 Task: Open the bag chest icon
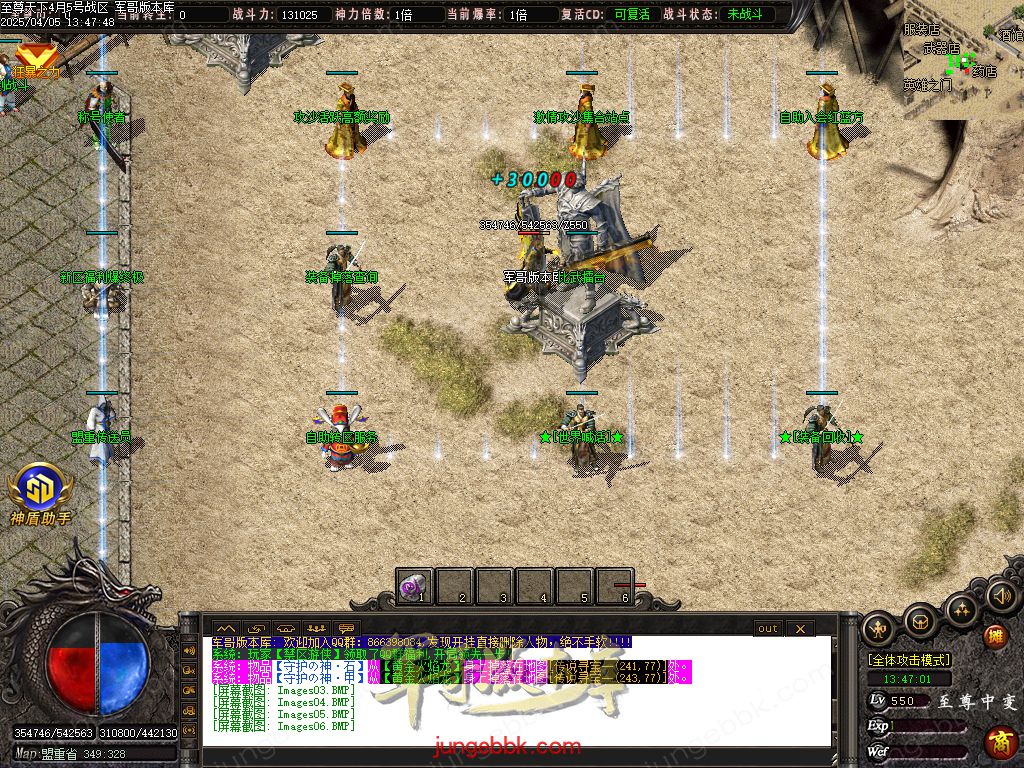pyautogui.click(x=920, y=620)
